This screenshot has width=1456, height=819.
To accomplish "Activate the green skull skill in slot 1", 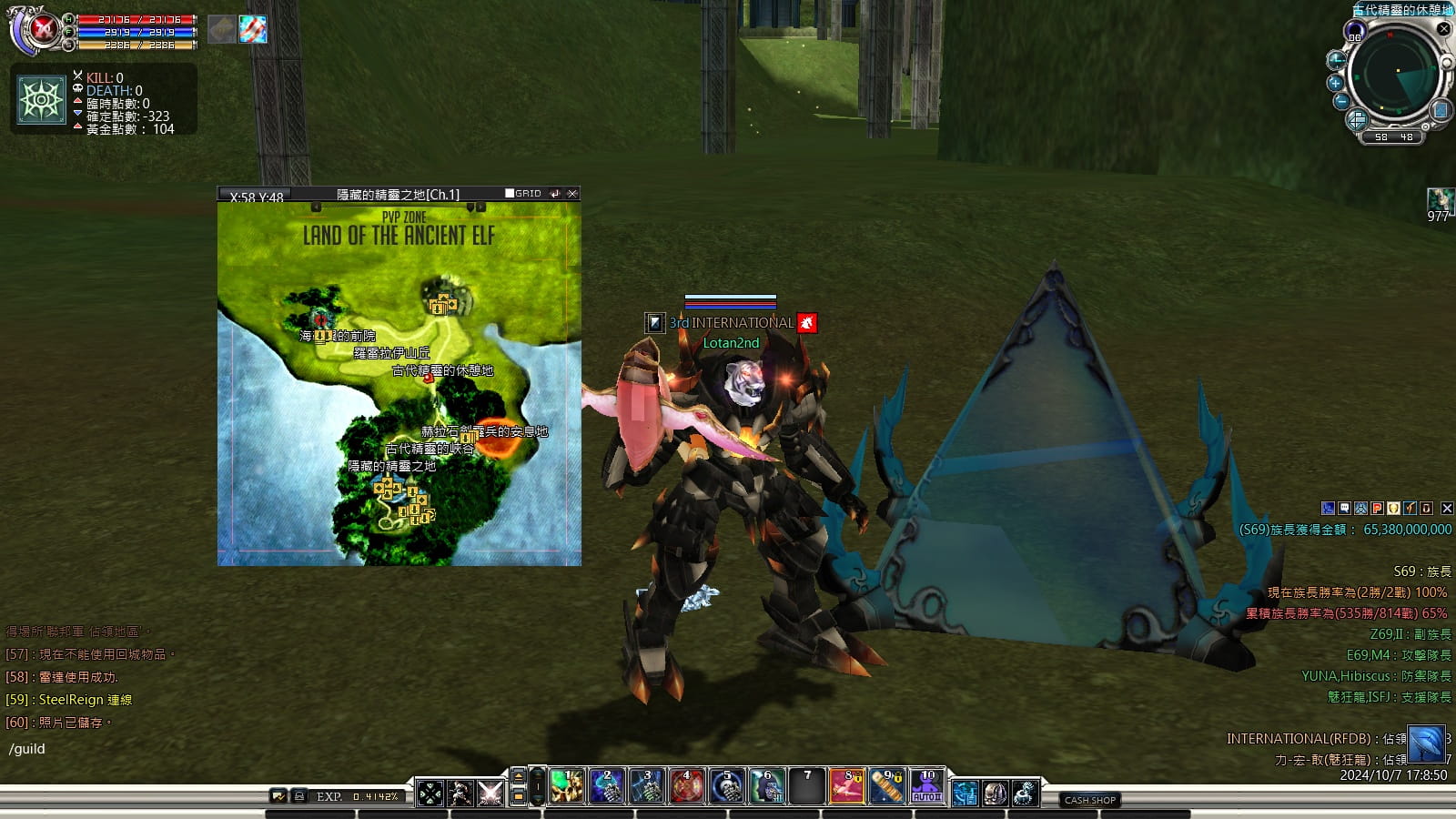I will click(566, 787).
